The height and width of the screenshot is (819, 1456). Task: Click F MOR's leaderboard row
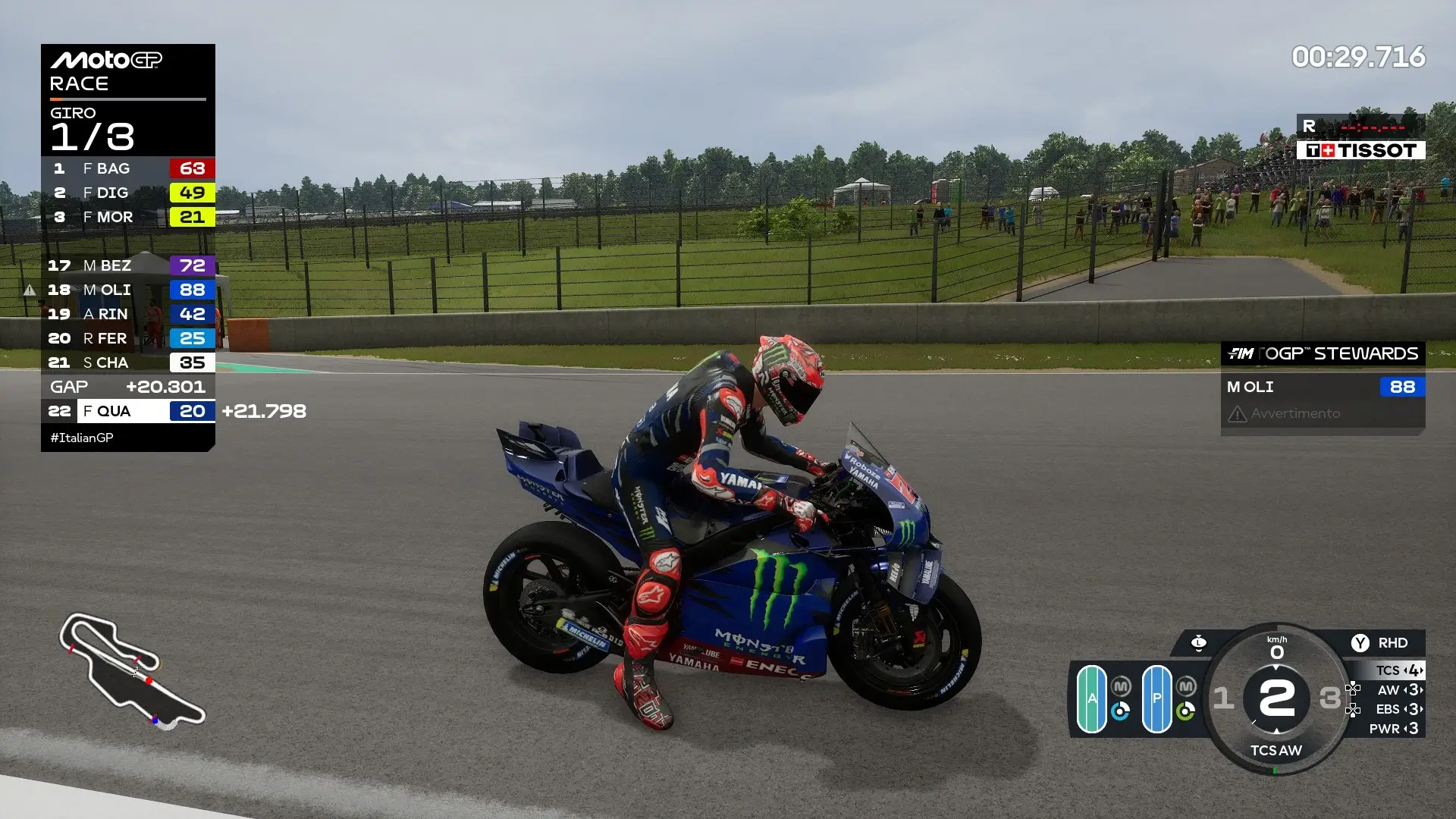coord(128,217)
